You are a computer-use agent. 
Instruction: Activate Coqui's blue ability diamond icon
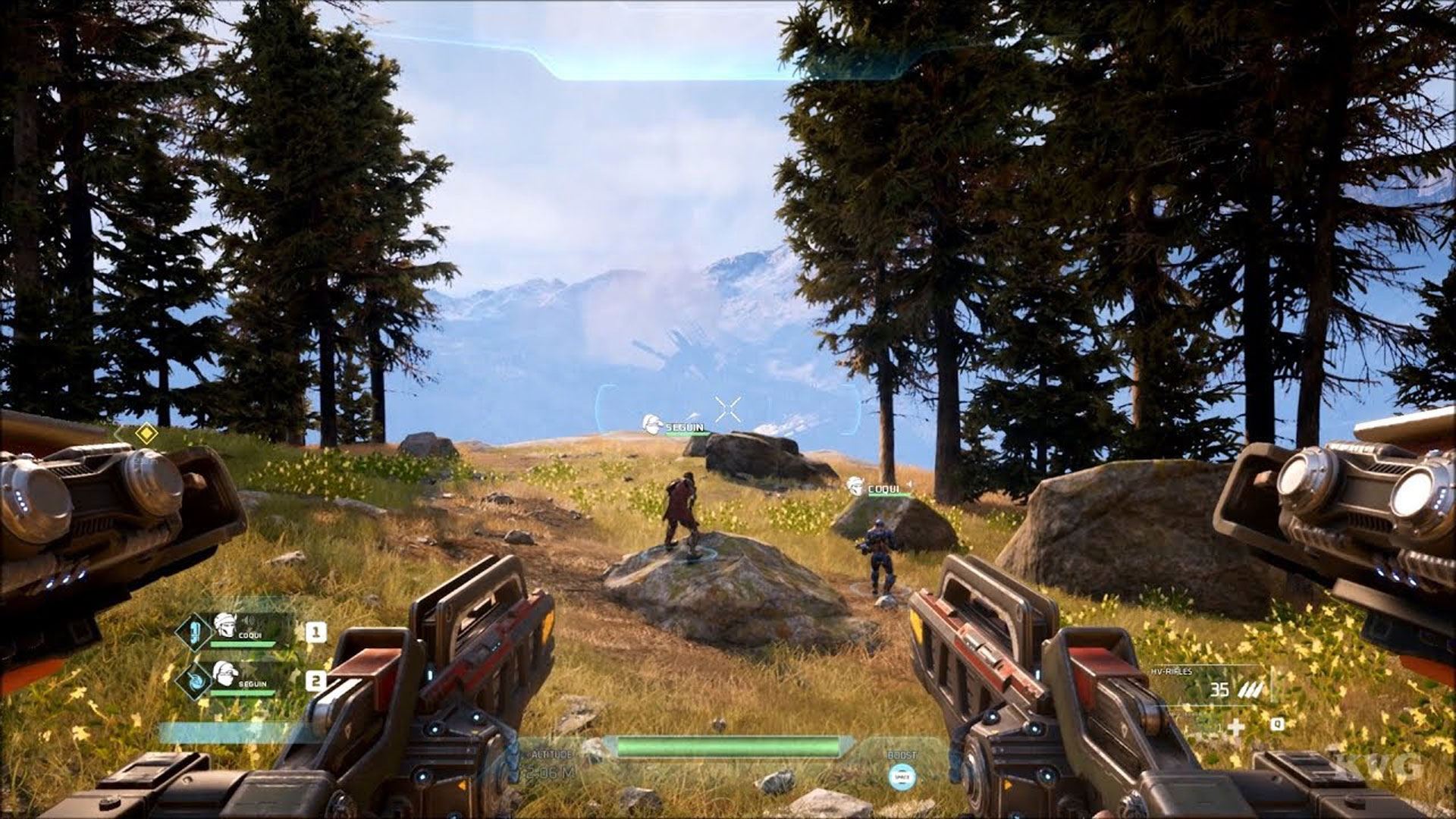click(194, 632)
